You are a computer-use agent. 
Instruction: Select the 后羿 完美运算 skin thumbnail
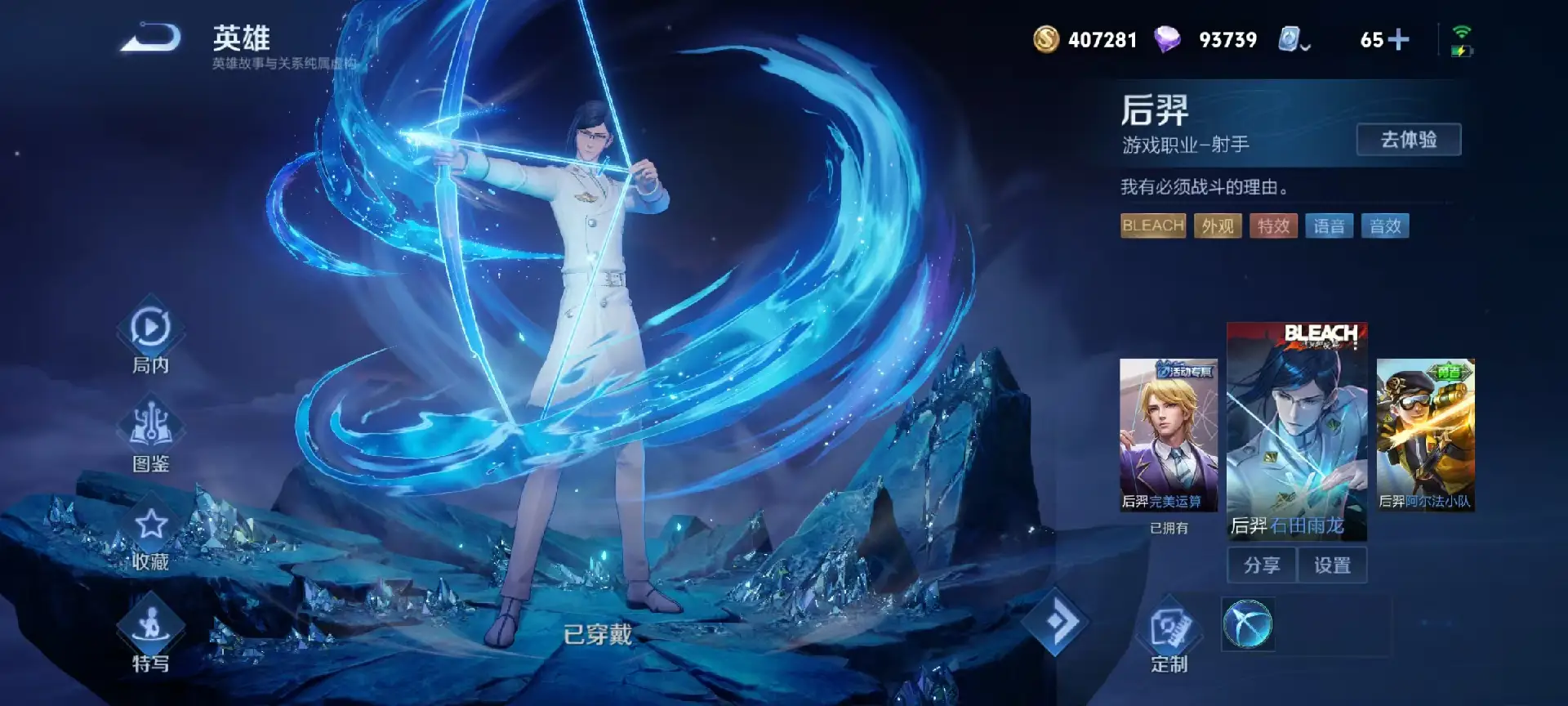(x=1168, y=435)
